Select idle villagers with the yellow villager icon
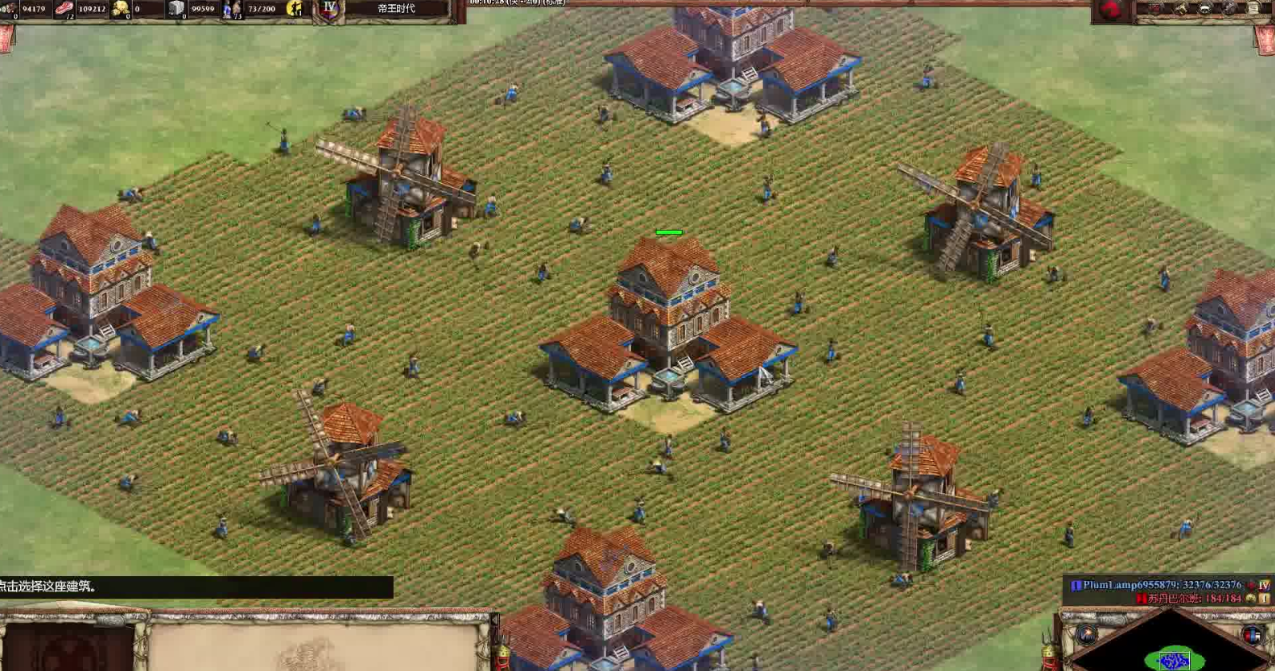The image size is (1275, 671). coord(295,9)
